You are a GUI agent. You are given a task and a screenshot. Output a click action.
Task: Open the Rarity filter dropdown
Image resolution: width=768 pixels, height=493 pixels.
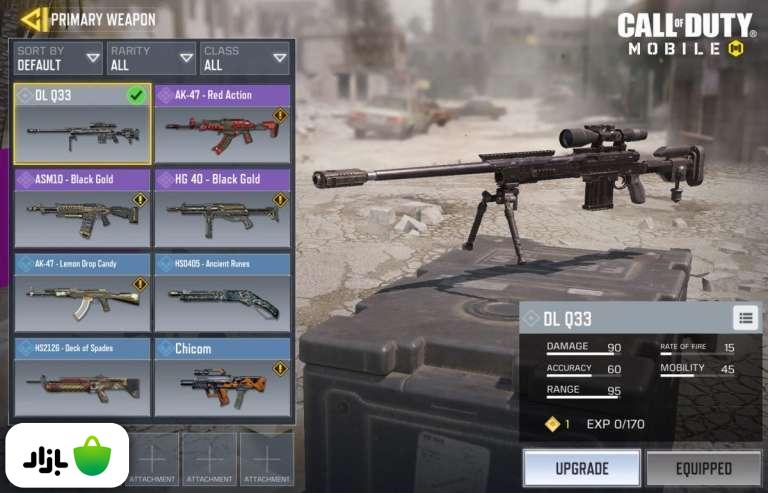click(x=150, y=59)
